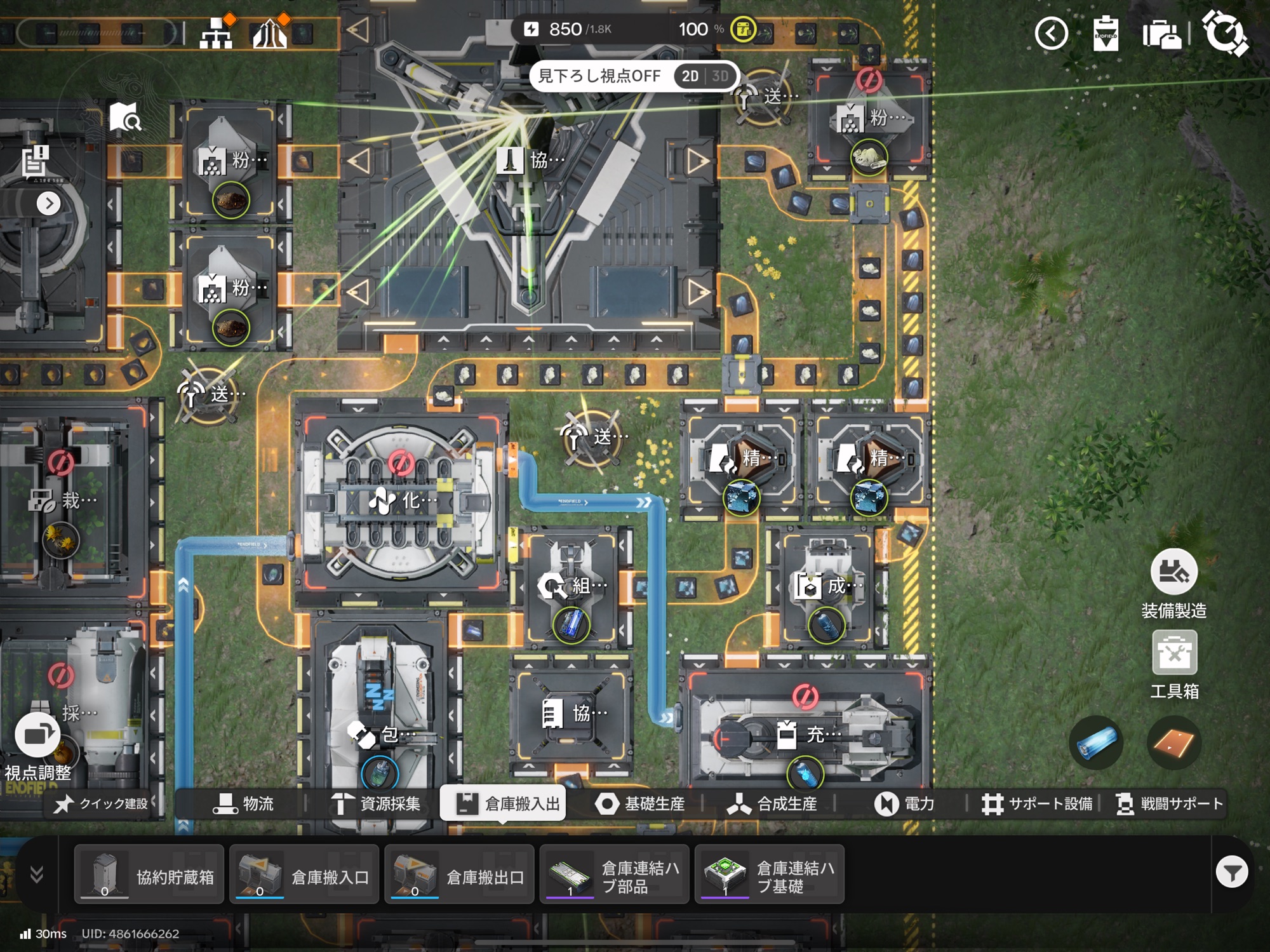Activate クイック建設 quick build
This screenshot has height=952, width=1270.
click(102, 804)
